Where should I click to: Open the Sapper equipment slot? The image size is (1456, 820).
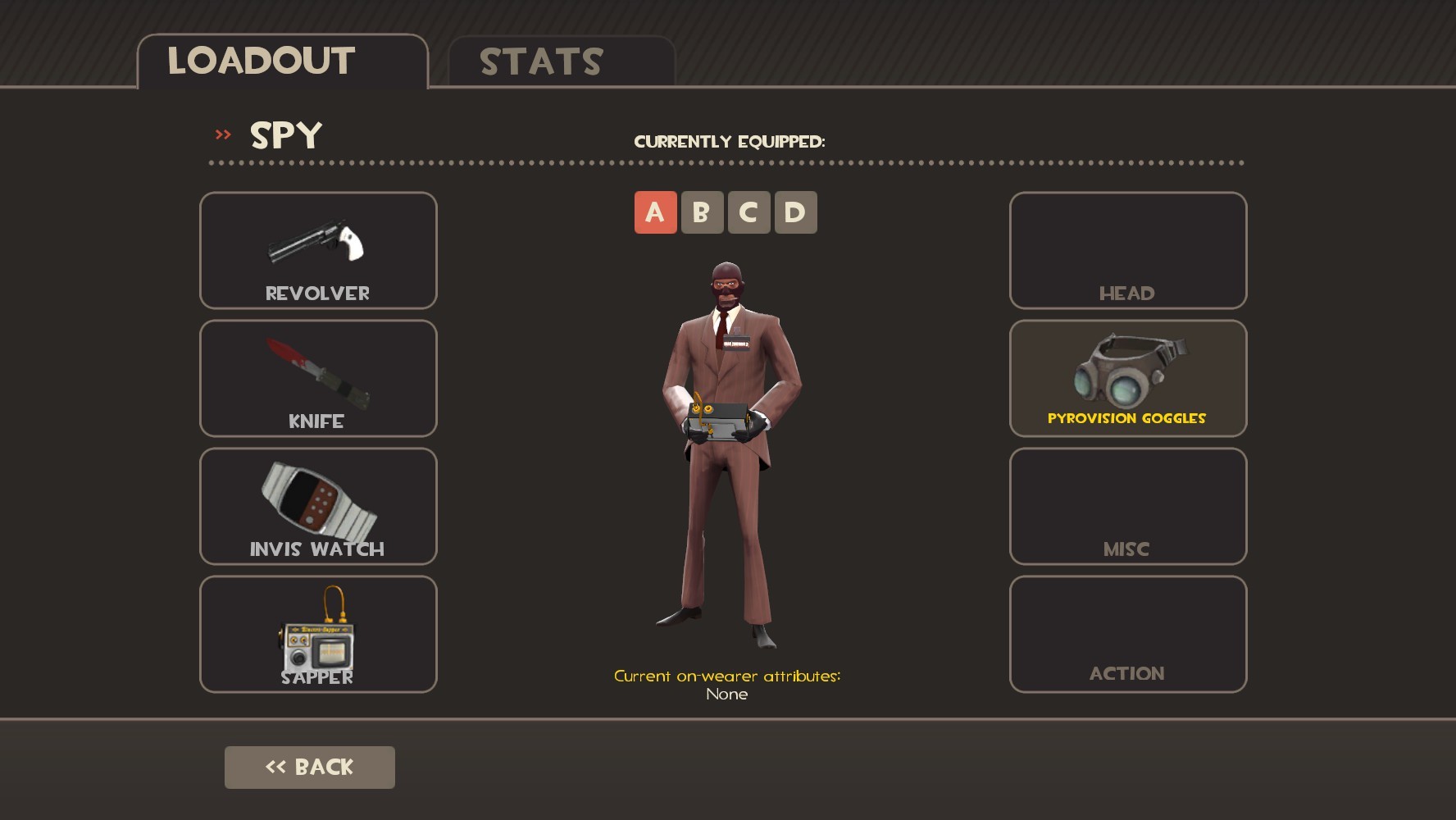pos(317,634)
